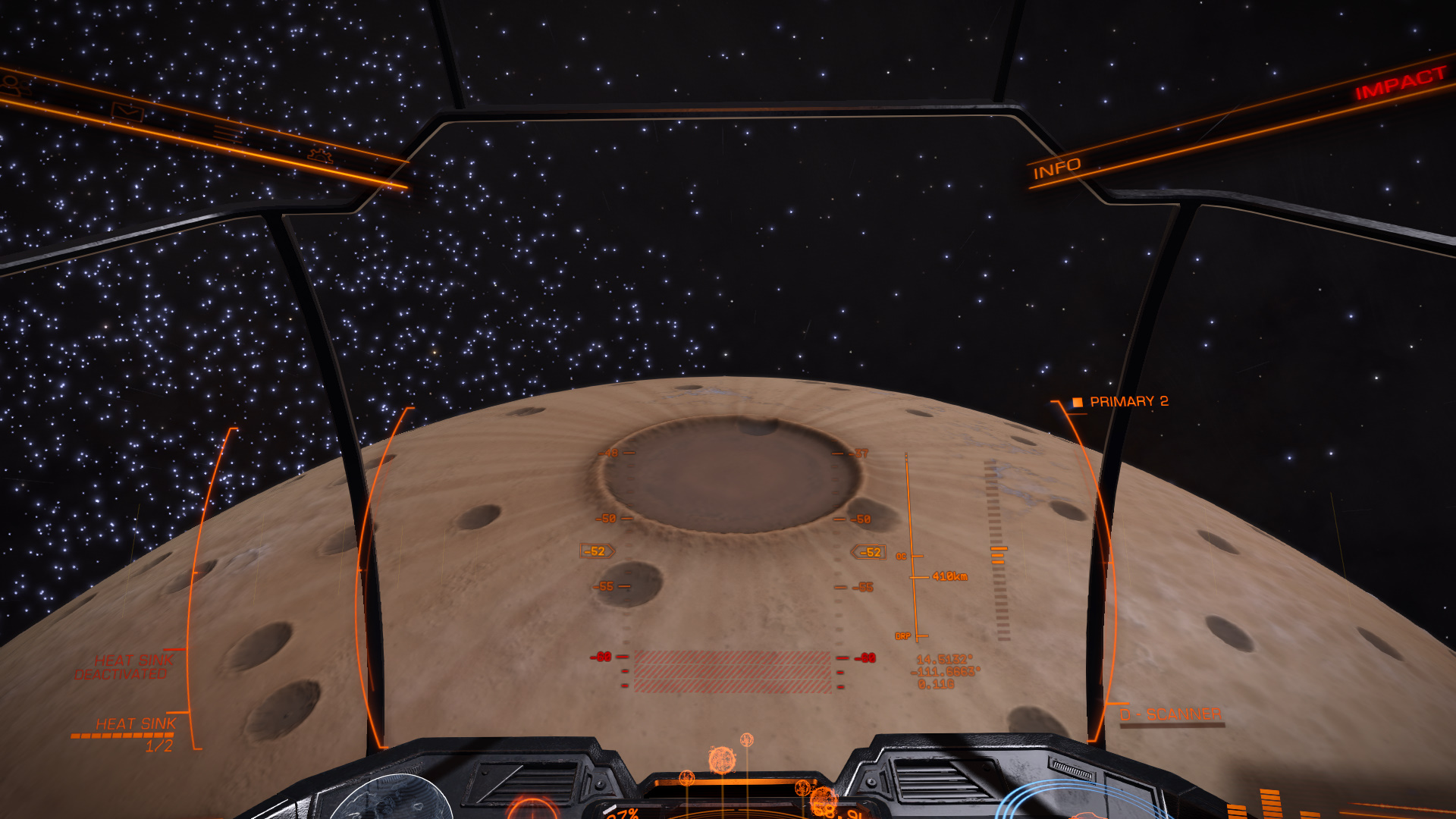Open the INFO panel label
Viewport: 1456px width, 819px height.
(x=1056, y=168)
